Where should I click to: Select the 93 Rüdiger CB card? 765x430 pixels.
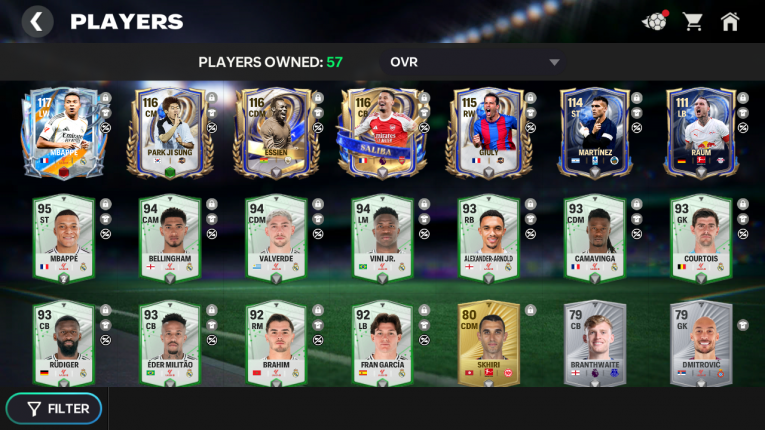tap(59, 344)
